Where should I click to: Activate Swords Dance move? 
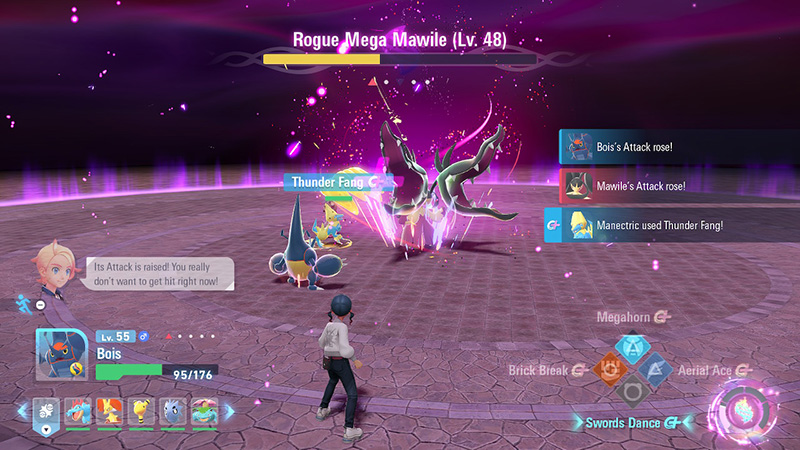632,392
